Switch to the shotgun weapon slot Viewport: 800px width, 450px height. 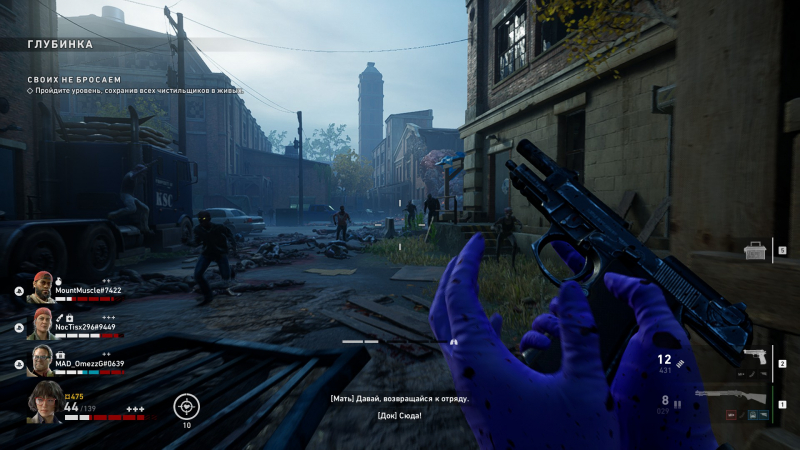coord(730,398)
